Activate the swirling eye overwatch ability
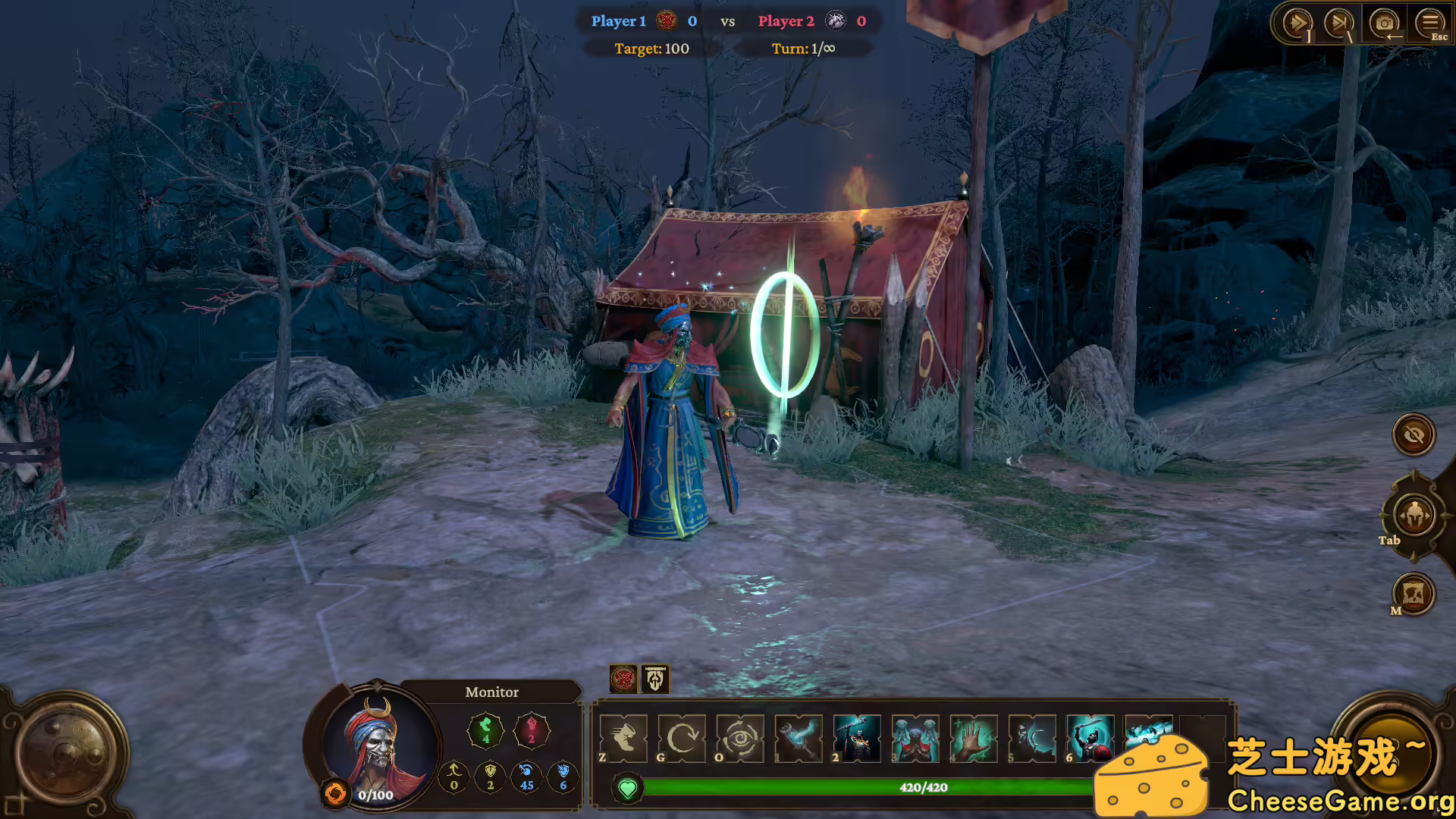This screenshot has width=1456, height=819. 740,737
